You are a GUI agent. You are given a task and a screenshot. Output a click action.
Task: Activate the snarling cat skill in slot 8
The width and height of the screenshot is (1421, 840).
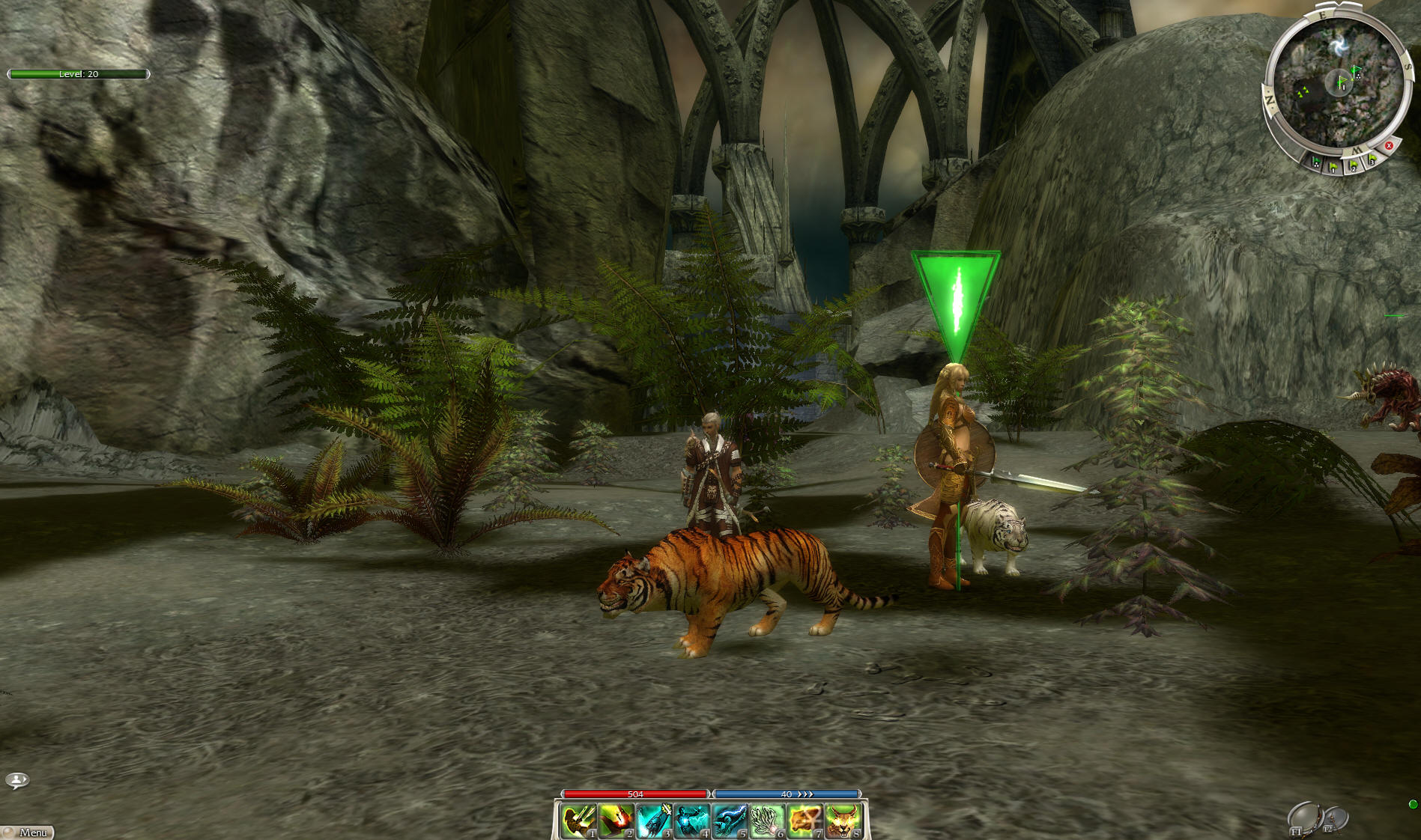coord(842,821)
